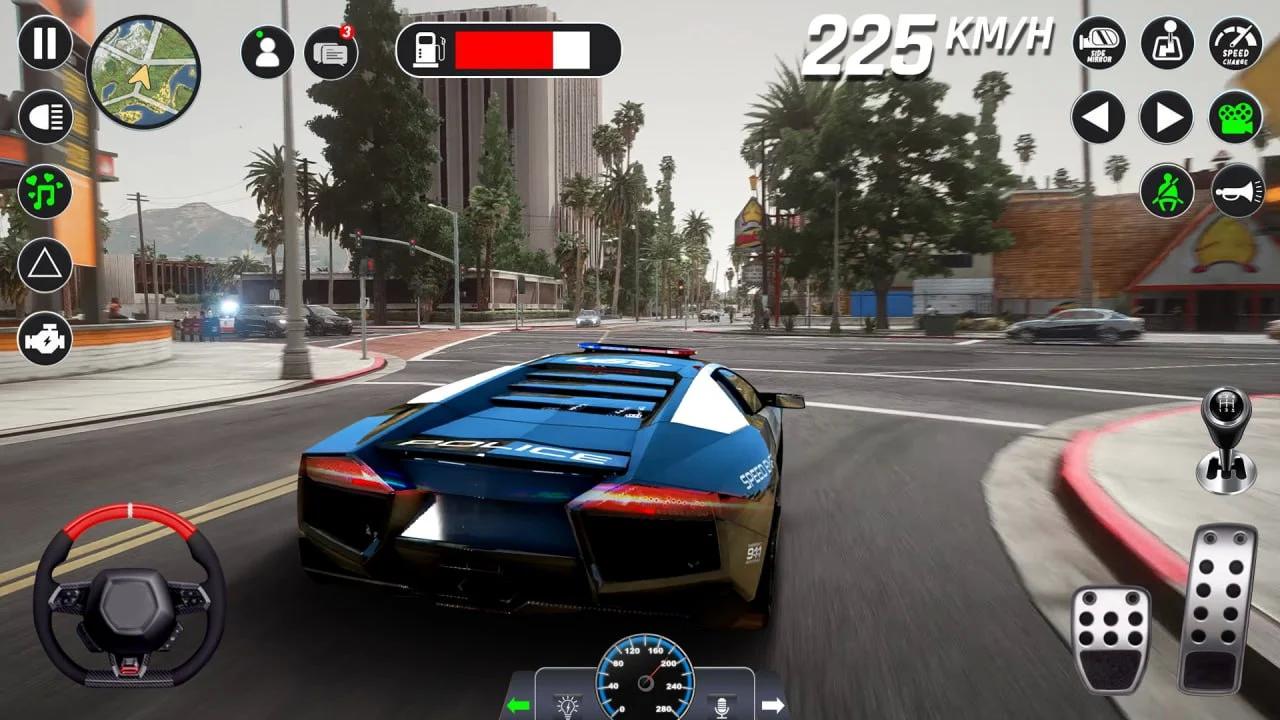
Task: Select the Speed Change button
Action: click(x=1236, y=43)
